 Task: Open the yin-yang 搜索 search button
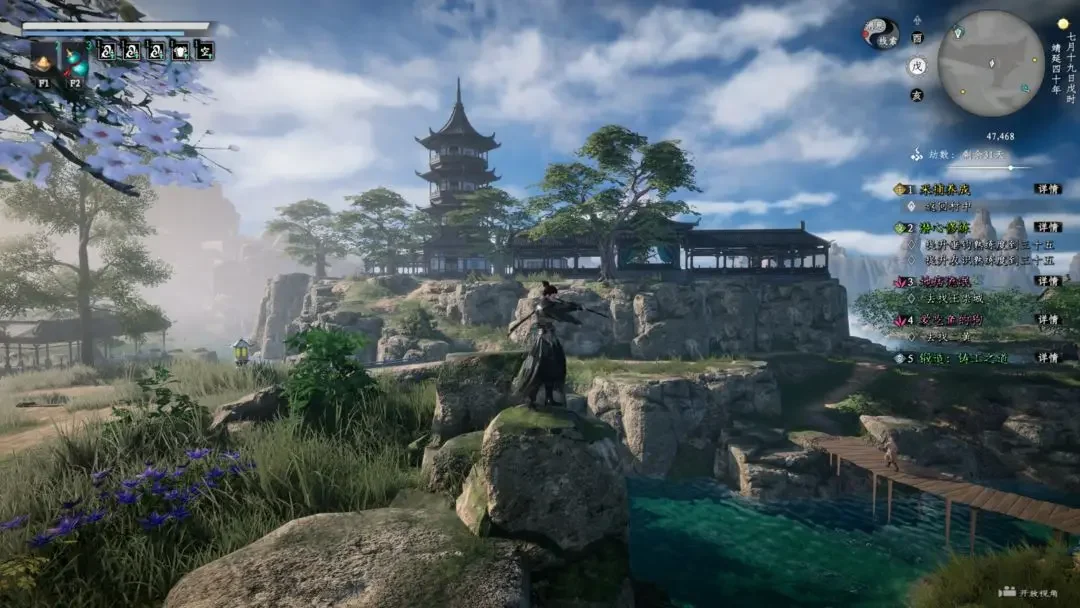(x=881, y=34)
